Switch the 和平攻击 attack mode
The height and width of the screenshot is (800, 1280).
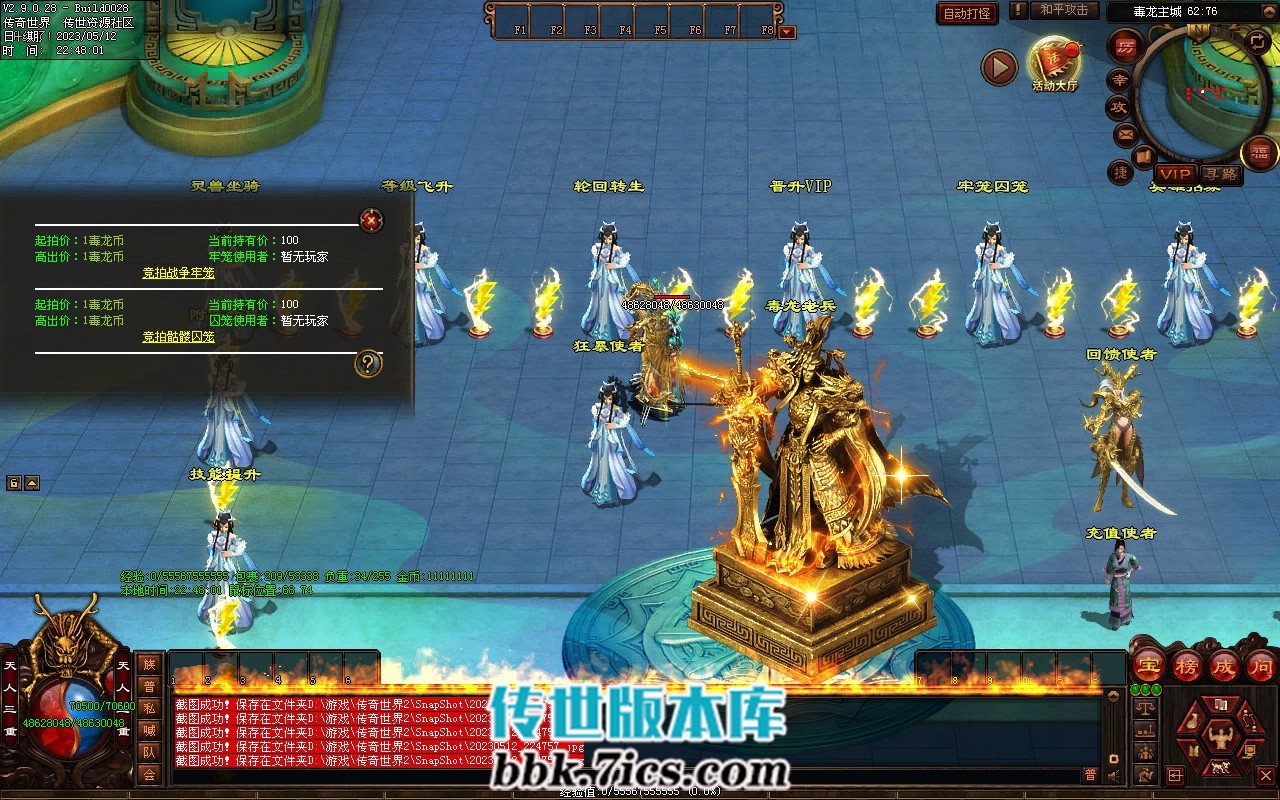(1063, 10)
